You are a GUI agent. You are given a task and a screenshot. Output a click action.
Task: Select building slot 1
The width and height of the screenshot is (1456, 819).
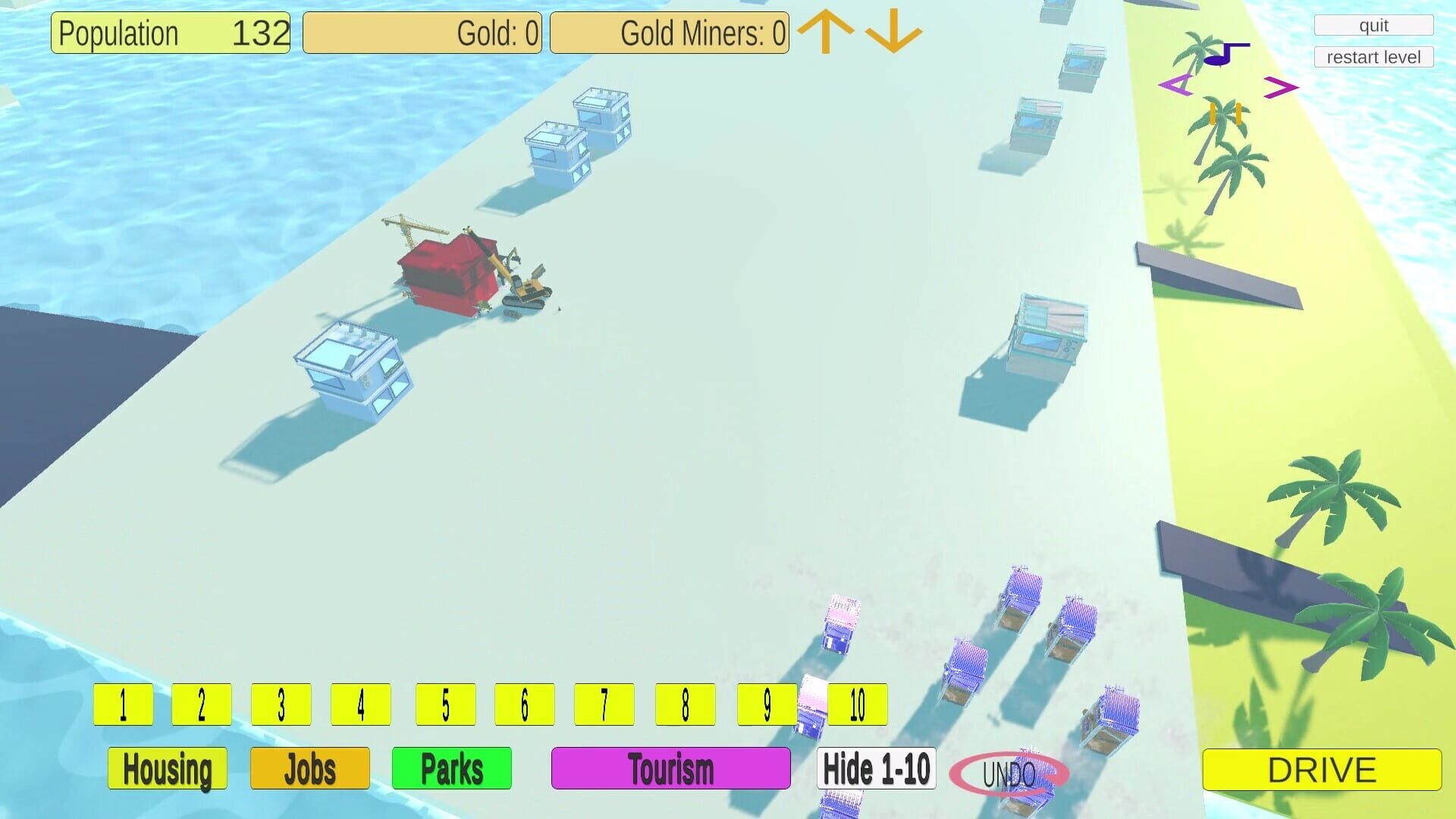click(x=123, y=704)
